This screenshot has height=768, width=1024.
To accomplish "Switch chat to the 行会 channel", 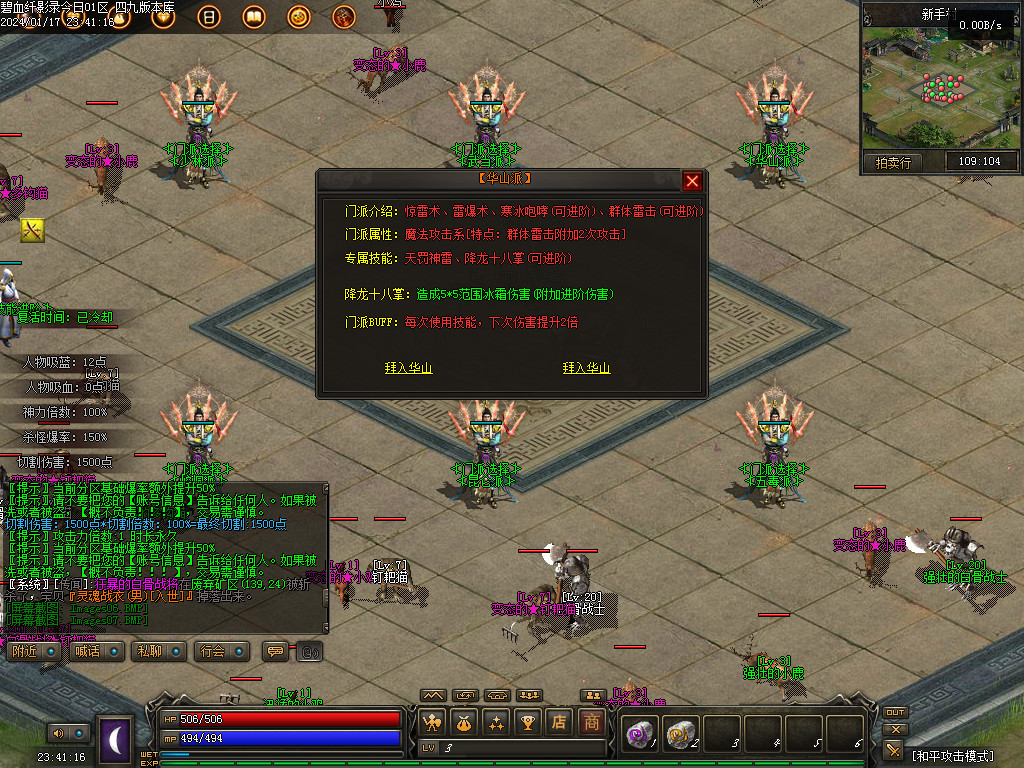I will coord(222,651).
